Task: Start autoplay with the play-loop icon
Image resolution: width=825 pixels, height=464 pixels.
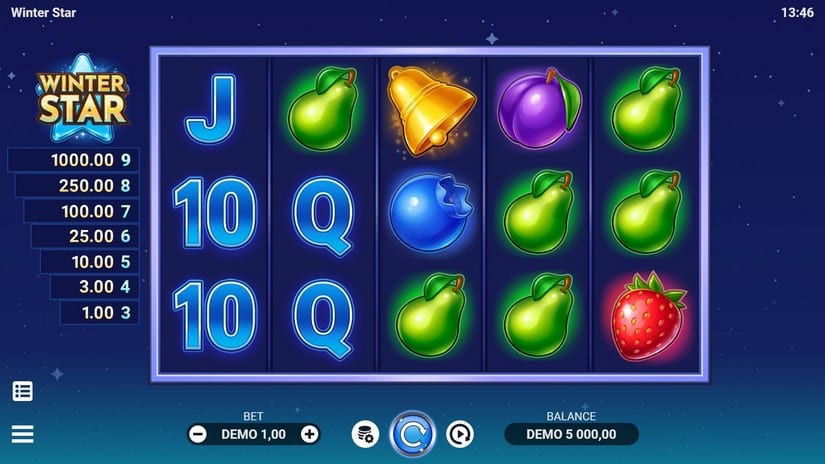Action: (459, 434)
